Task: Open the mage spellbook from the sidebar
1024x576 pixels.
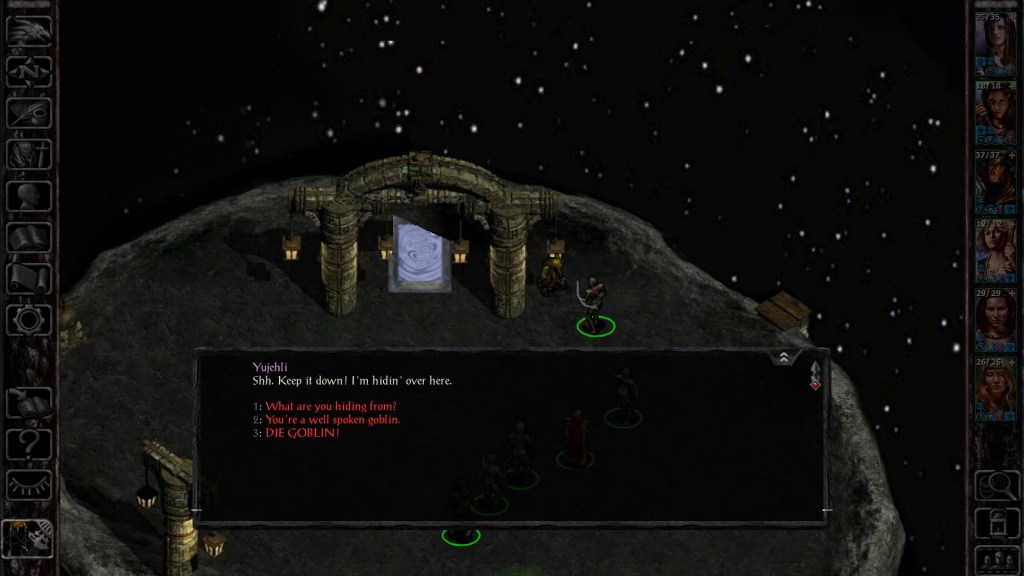Action: click(x=29, y=237)
